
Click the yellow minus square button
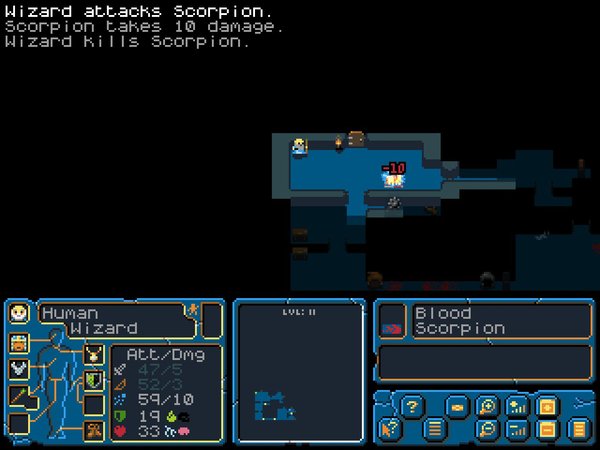click(x=546, y=430)
